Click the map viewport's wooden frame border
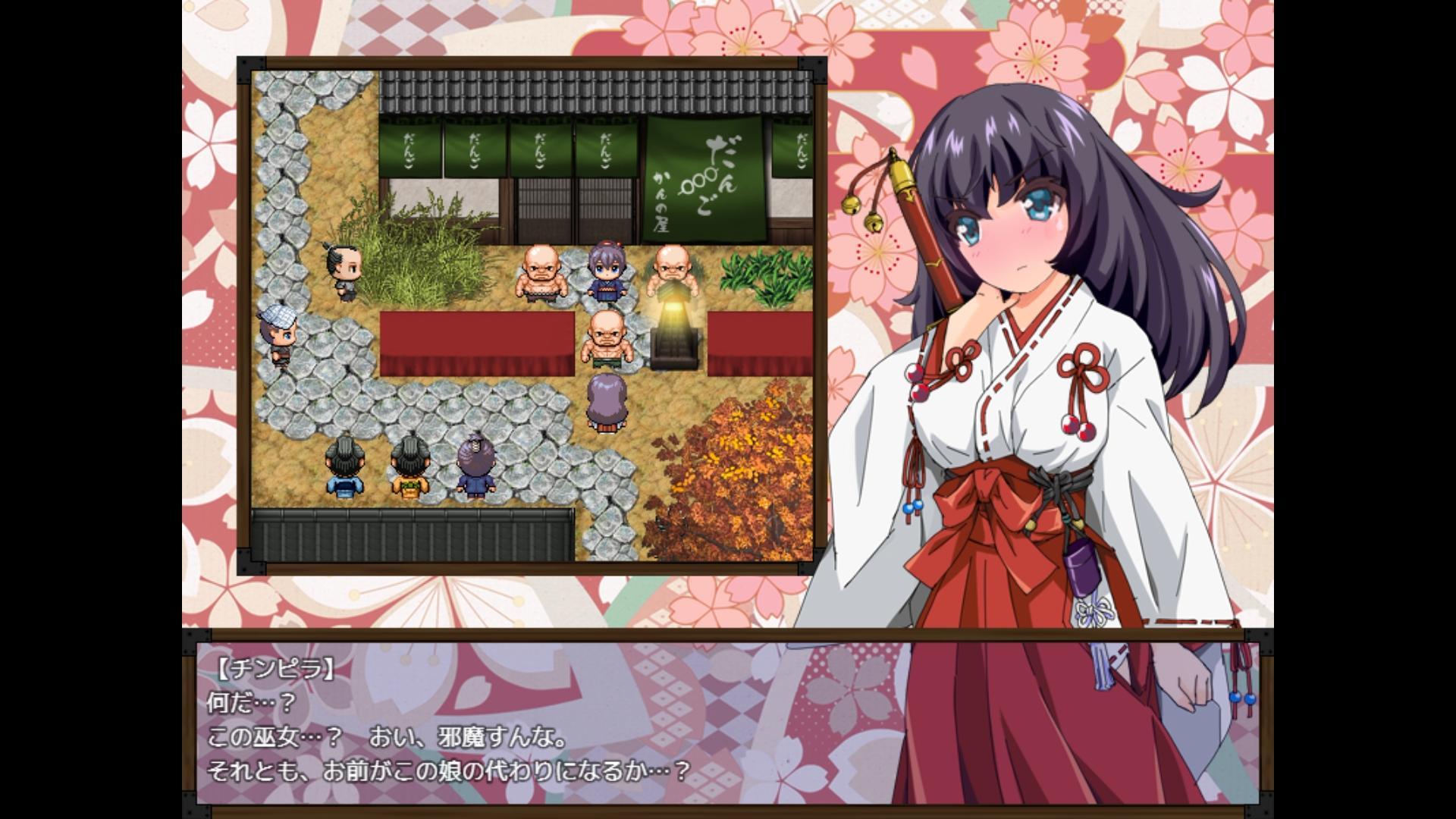 [x=531, y=64]
